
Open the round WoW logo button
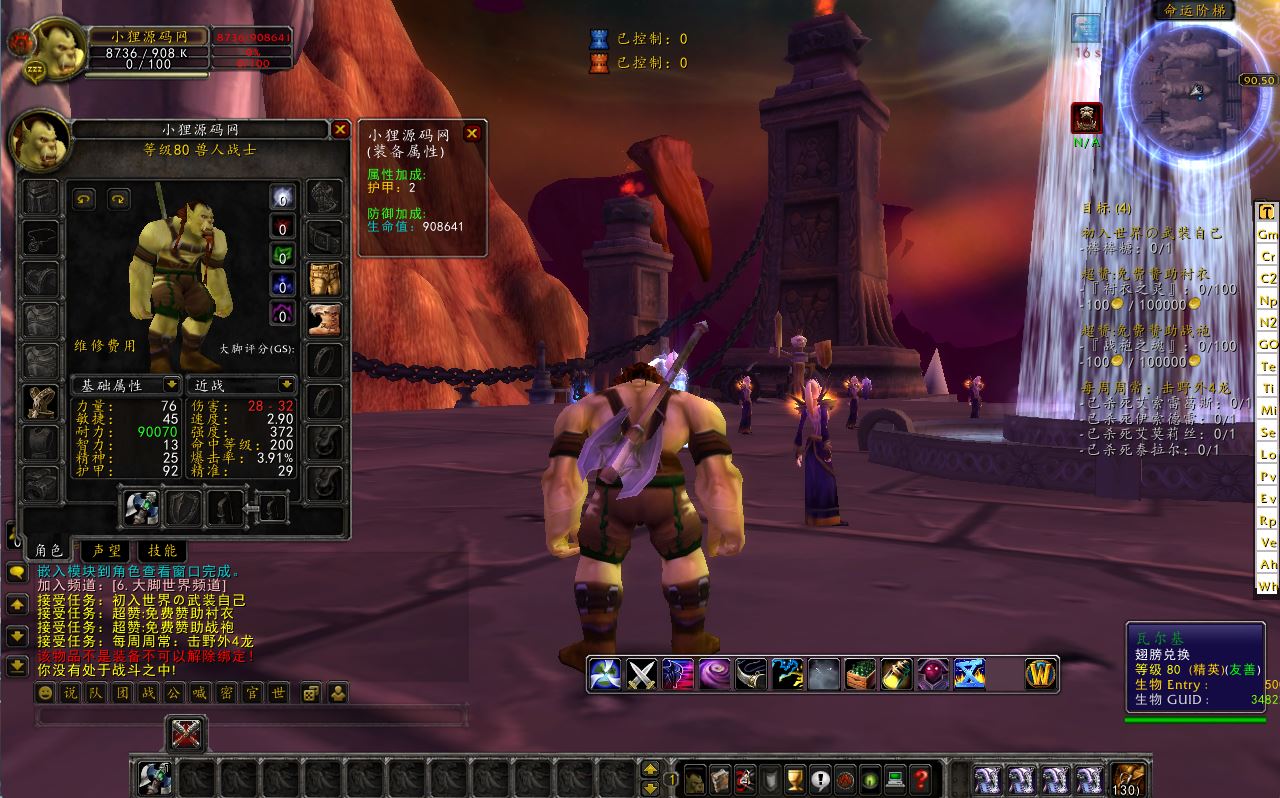click(1041, 675)
